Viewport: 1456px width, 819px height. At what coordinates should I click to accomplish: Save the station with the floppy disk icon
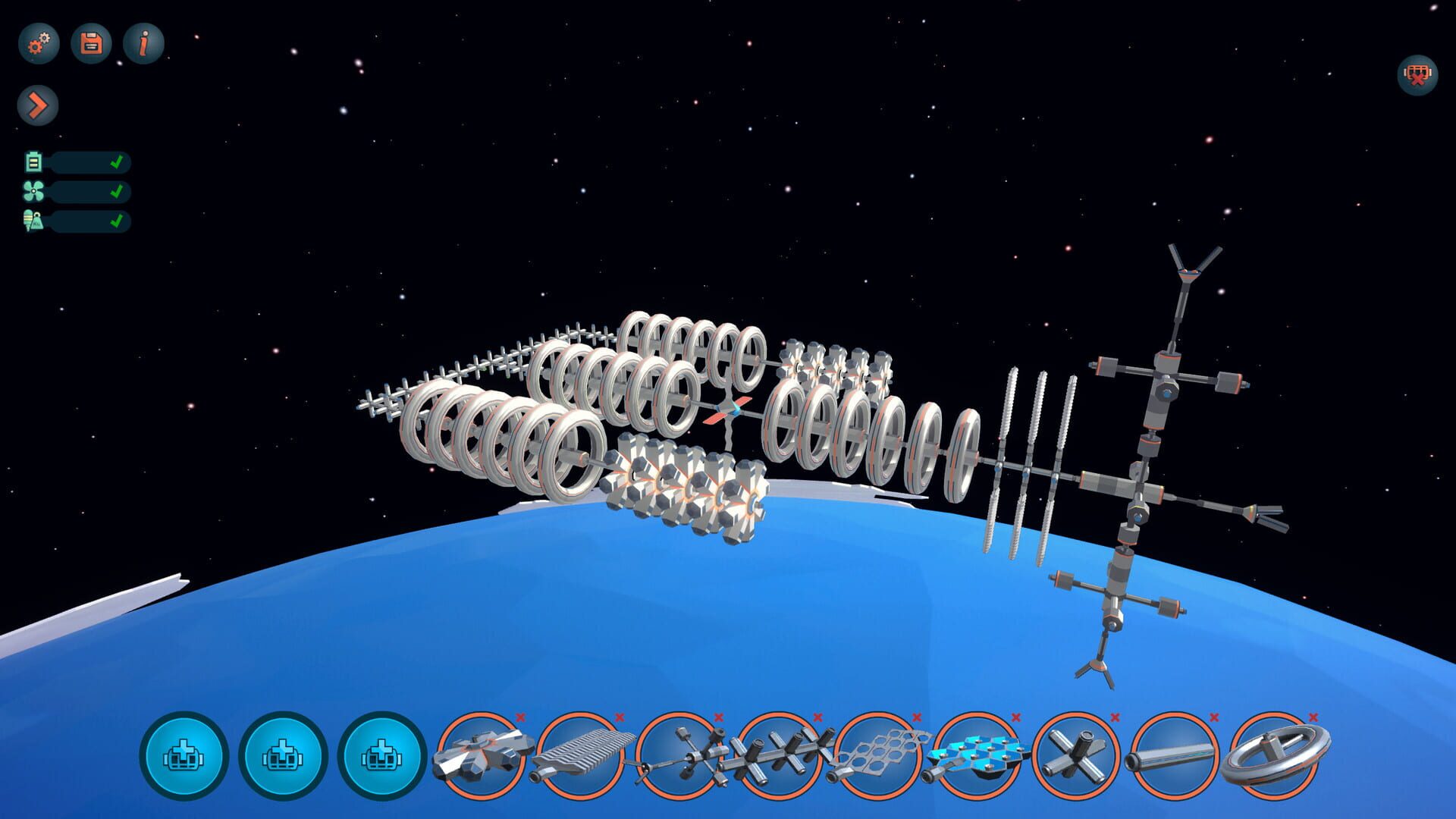[90, 43]
